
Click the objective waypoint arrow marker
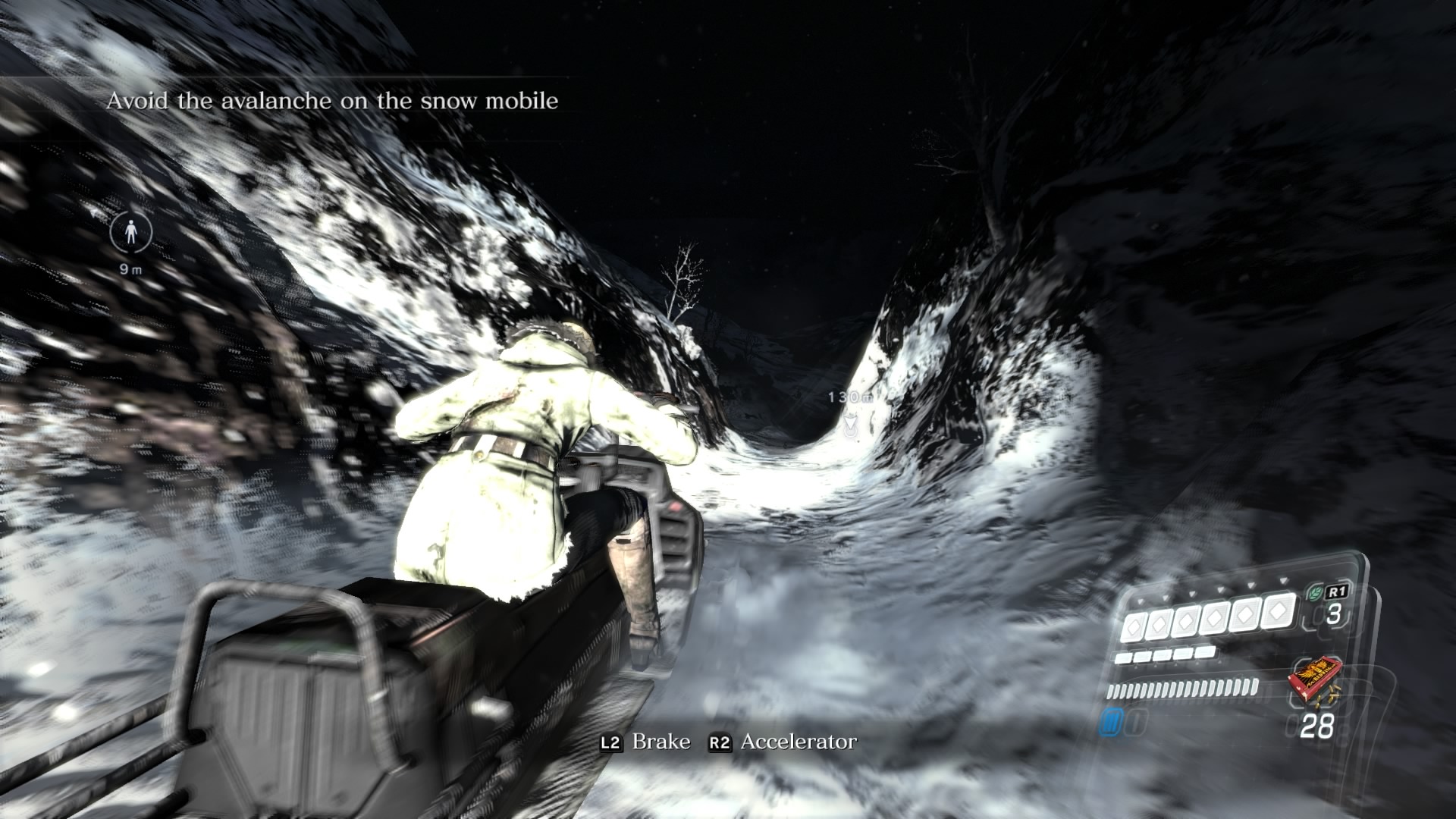pos(851,428)
